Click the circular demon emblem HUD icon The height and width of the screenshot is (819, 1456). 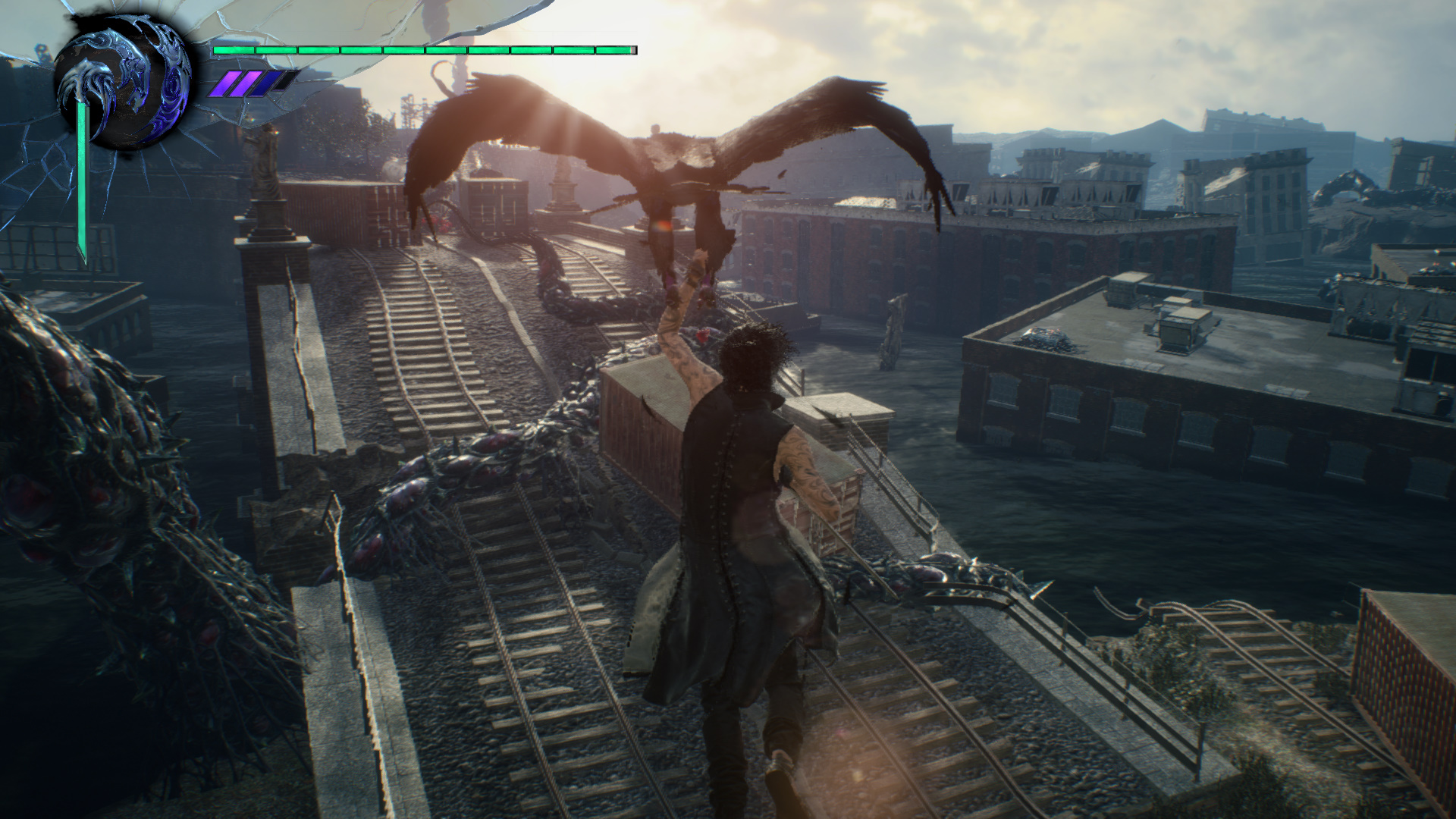tap(122, 83)
